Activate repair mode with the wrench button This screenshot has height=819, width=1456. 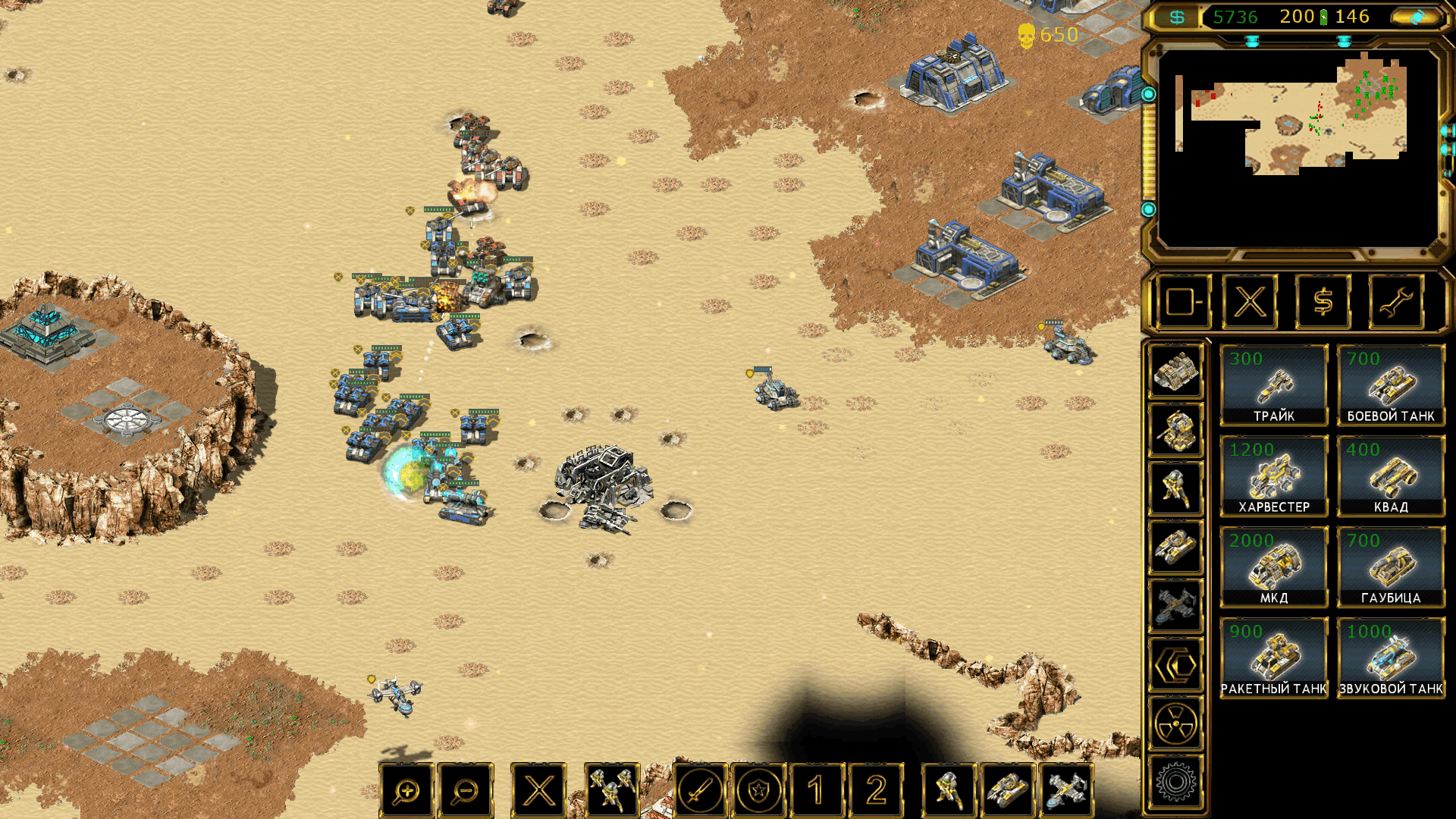[x=1396, y=303]
